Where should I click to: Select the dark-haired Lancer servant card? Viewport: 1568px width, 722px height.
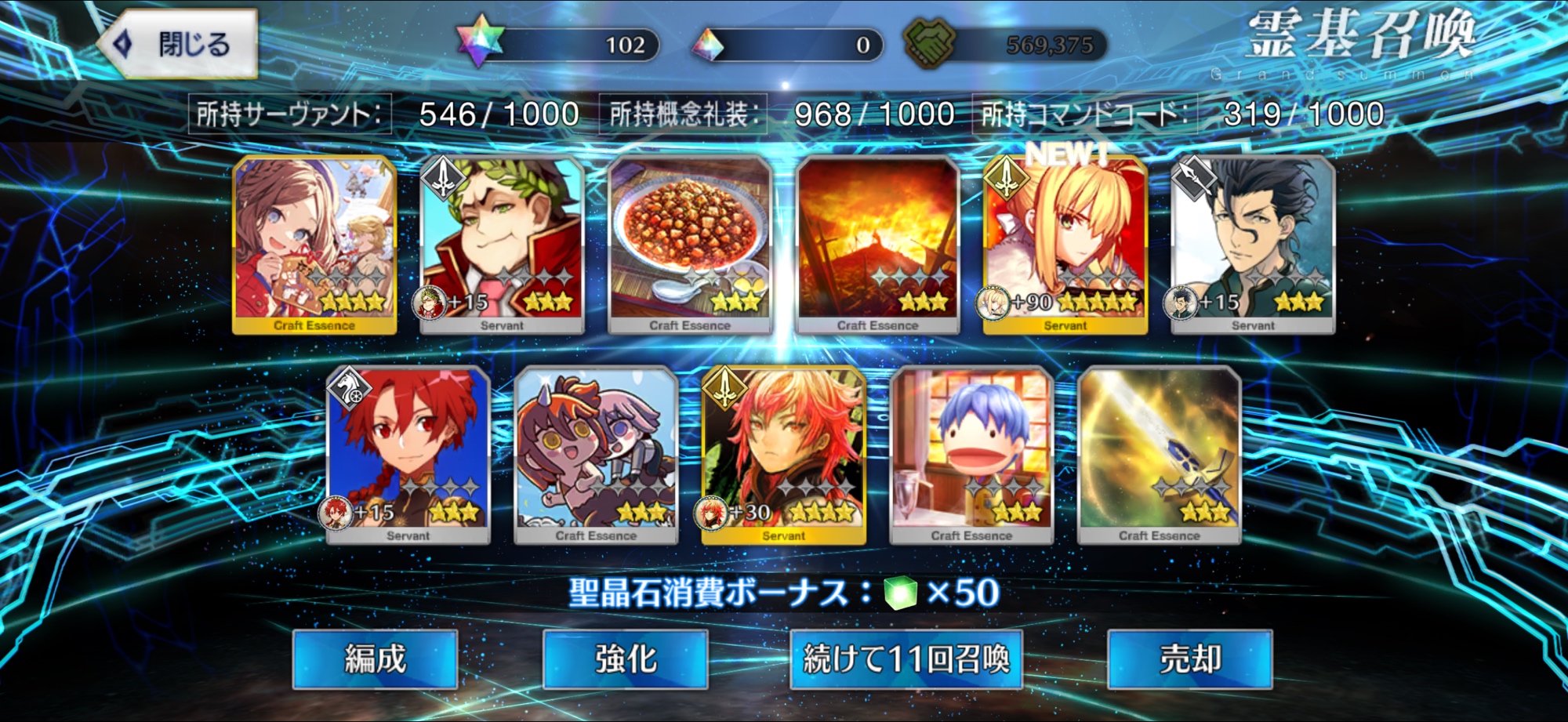(1253, 245)
